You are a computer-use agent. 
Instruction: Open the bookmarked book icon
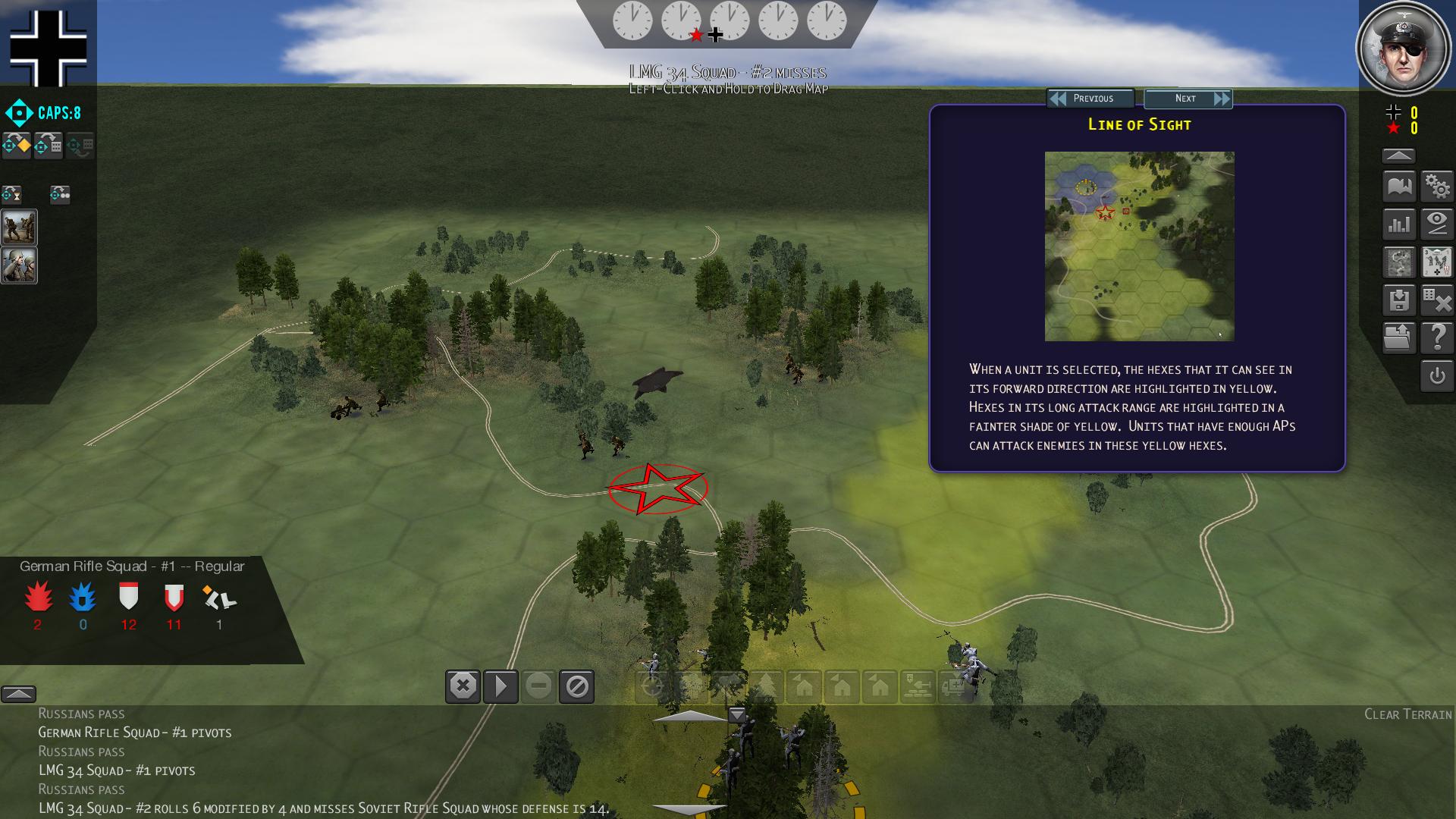pyautogui.click(x=1399, y=186)
